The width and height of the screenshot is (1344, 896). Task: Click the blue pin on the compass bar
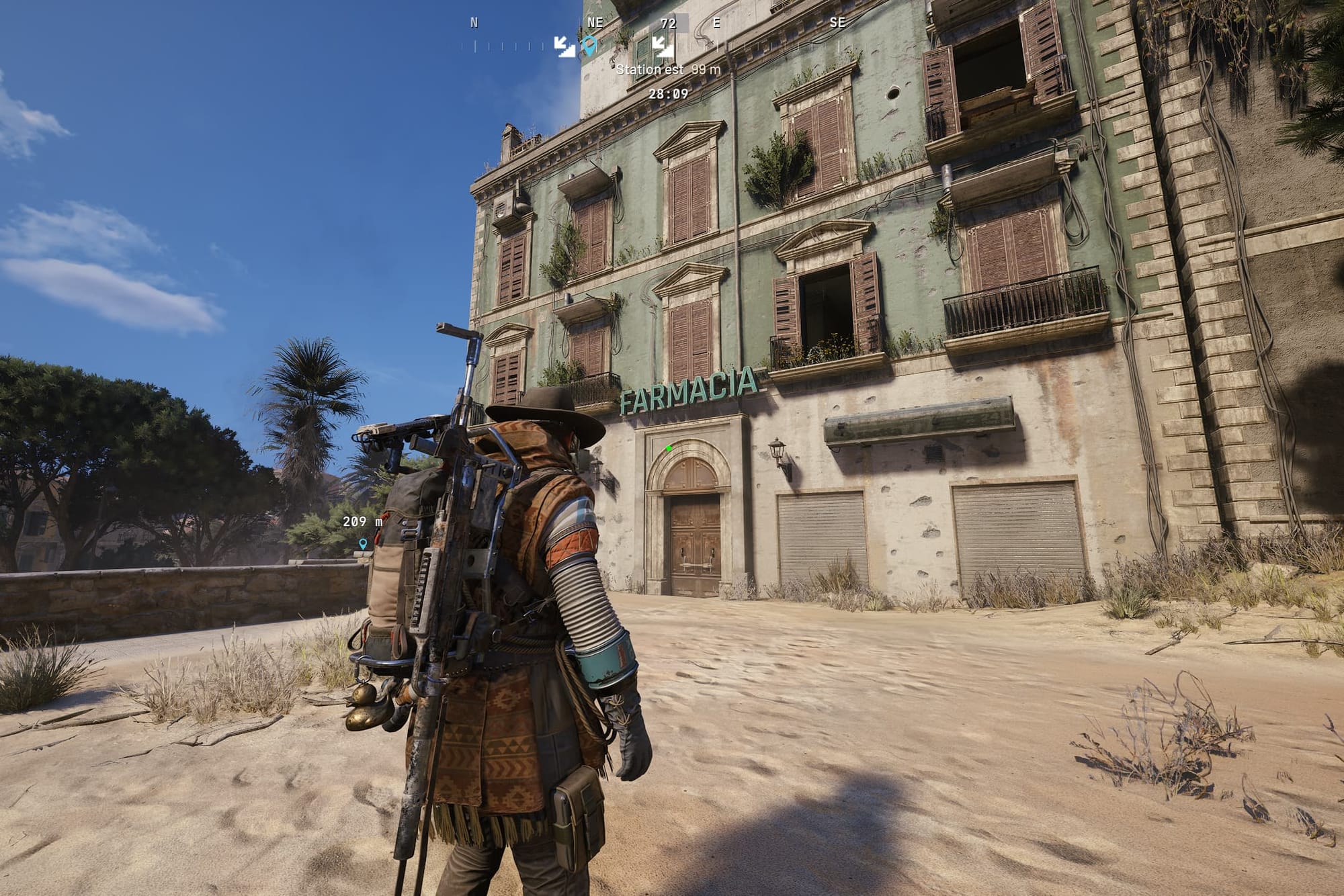(589, 46)
